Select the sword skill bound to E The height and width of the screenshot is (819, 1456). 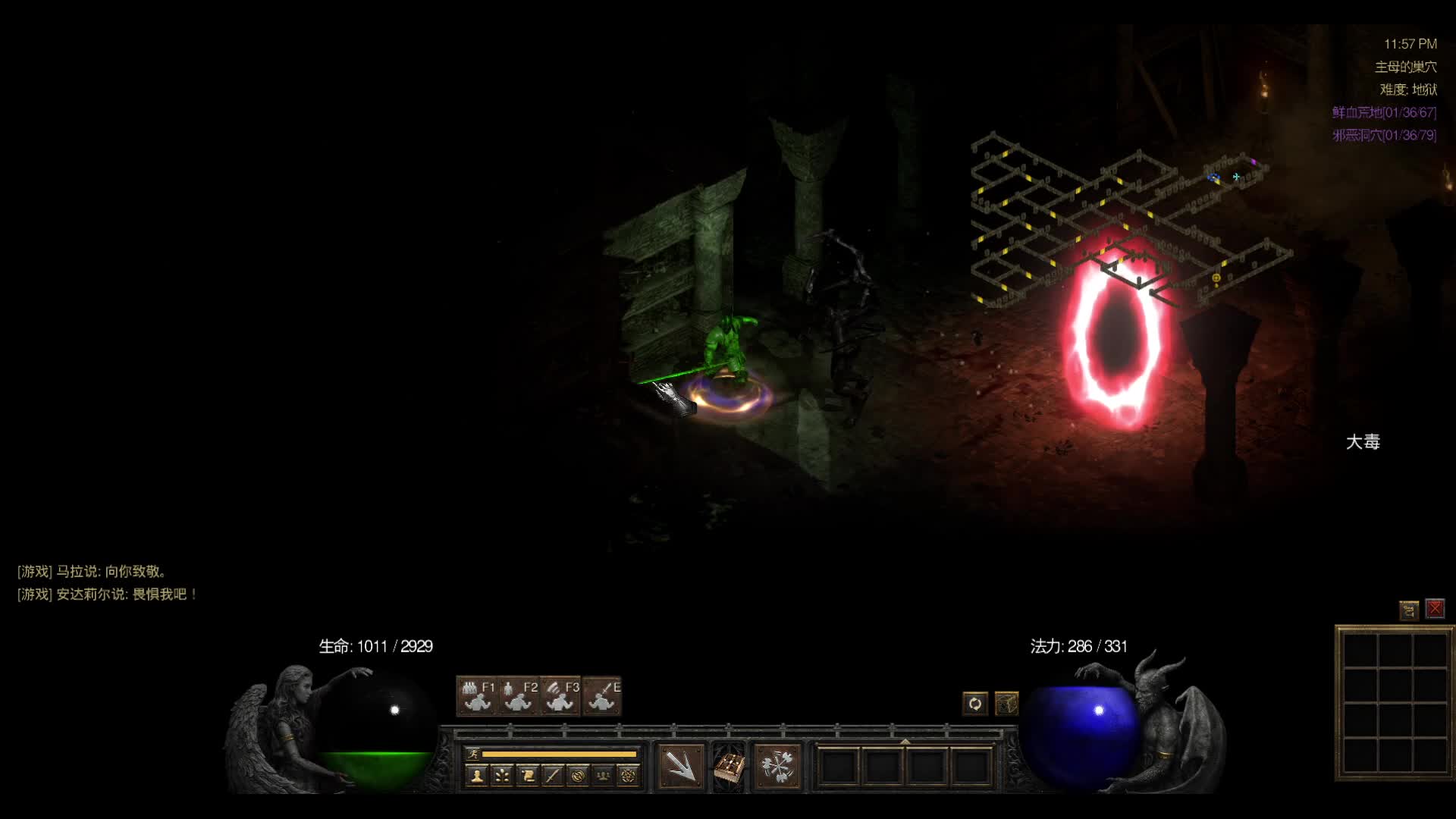(603, 696)
